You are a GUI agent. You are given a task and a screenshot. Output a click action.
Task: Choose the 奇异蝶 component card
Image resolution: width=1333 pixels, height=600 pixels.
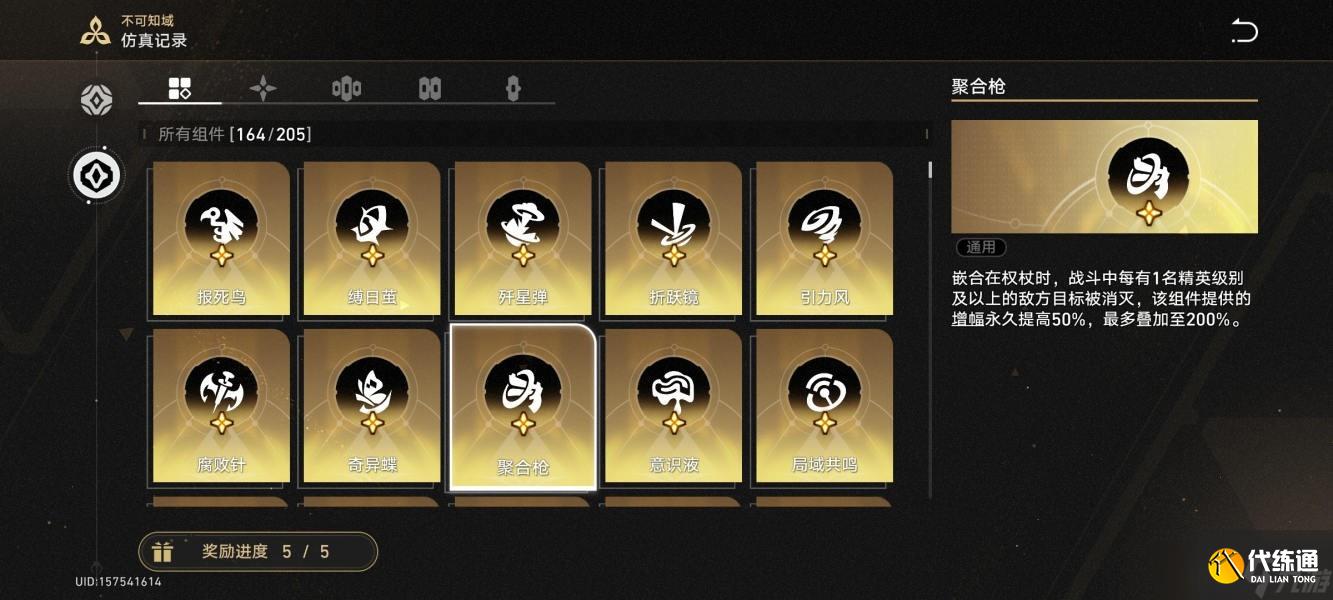click(372, 405)
